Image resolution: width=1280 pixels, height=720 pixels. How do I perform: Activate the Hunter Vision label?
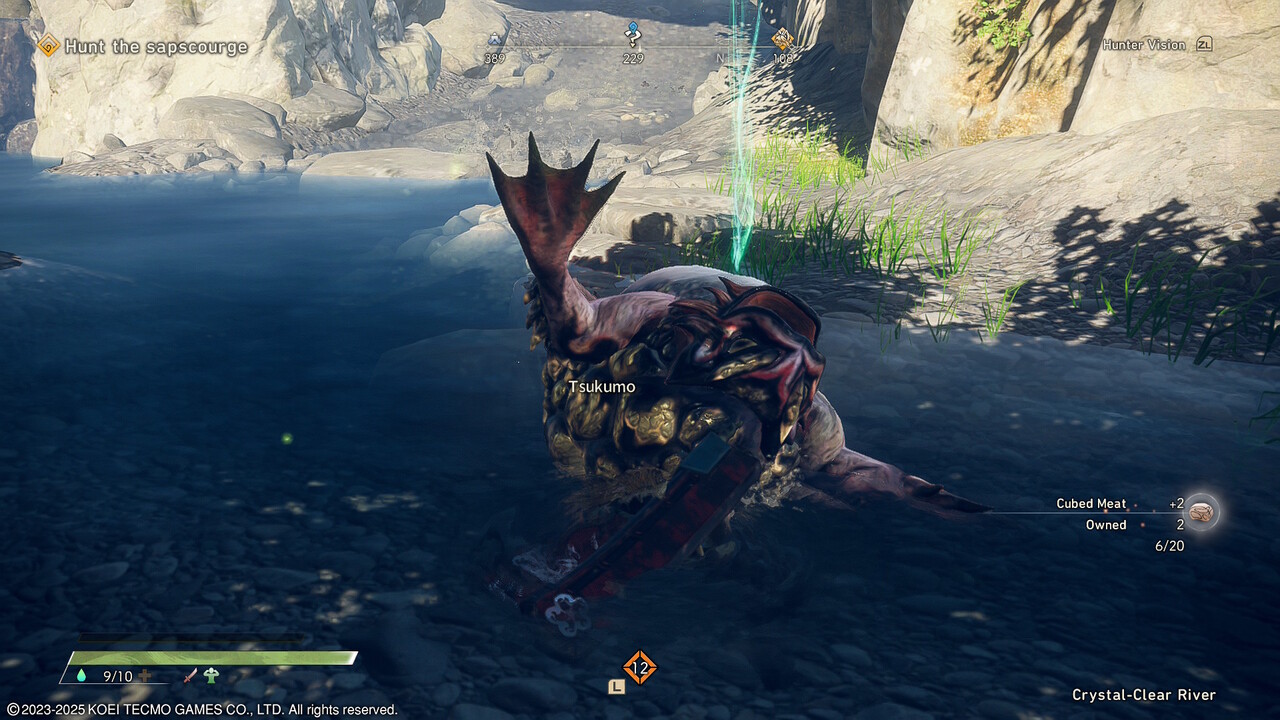(x=1143, y=45)
